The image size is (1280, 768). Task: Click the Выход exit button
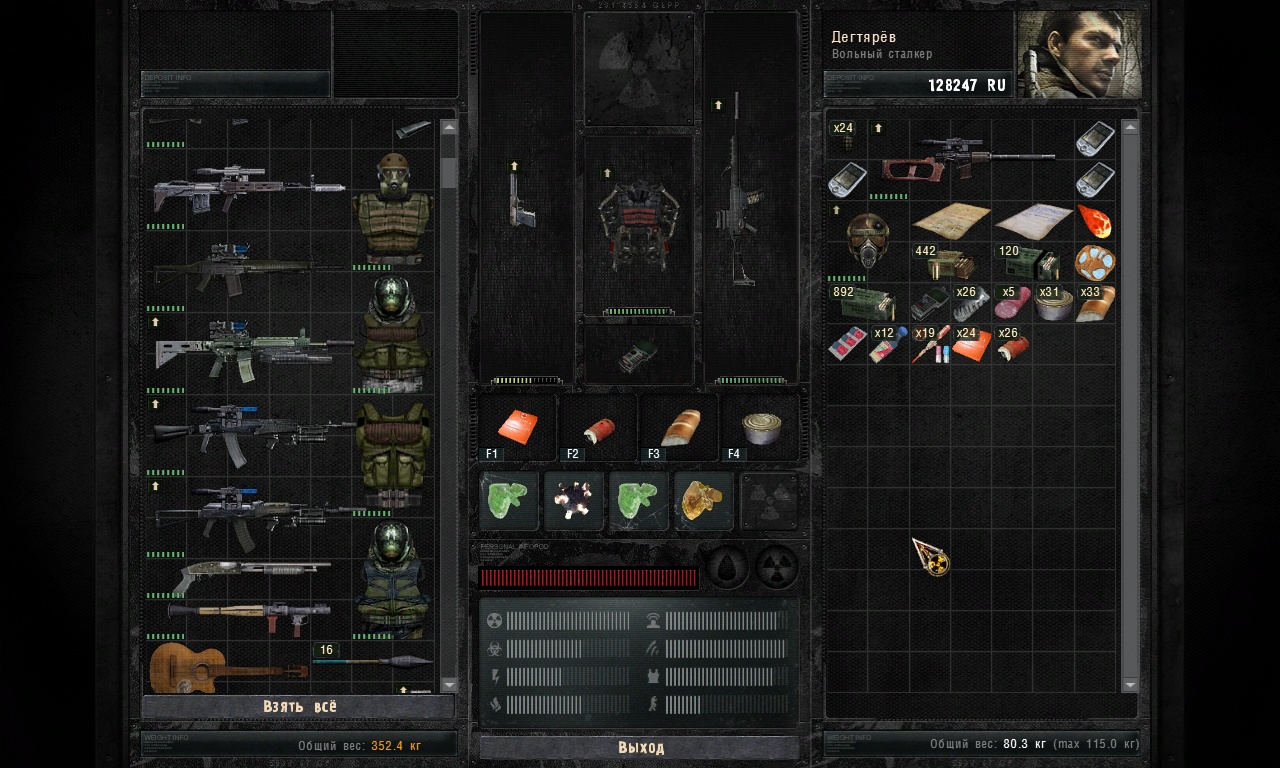(640, 747)
